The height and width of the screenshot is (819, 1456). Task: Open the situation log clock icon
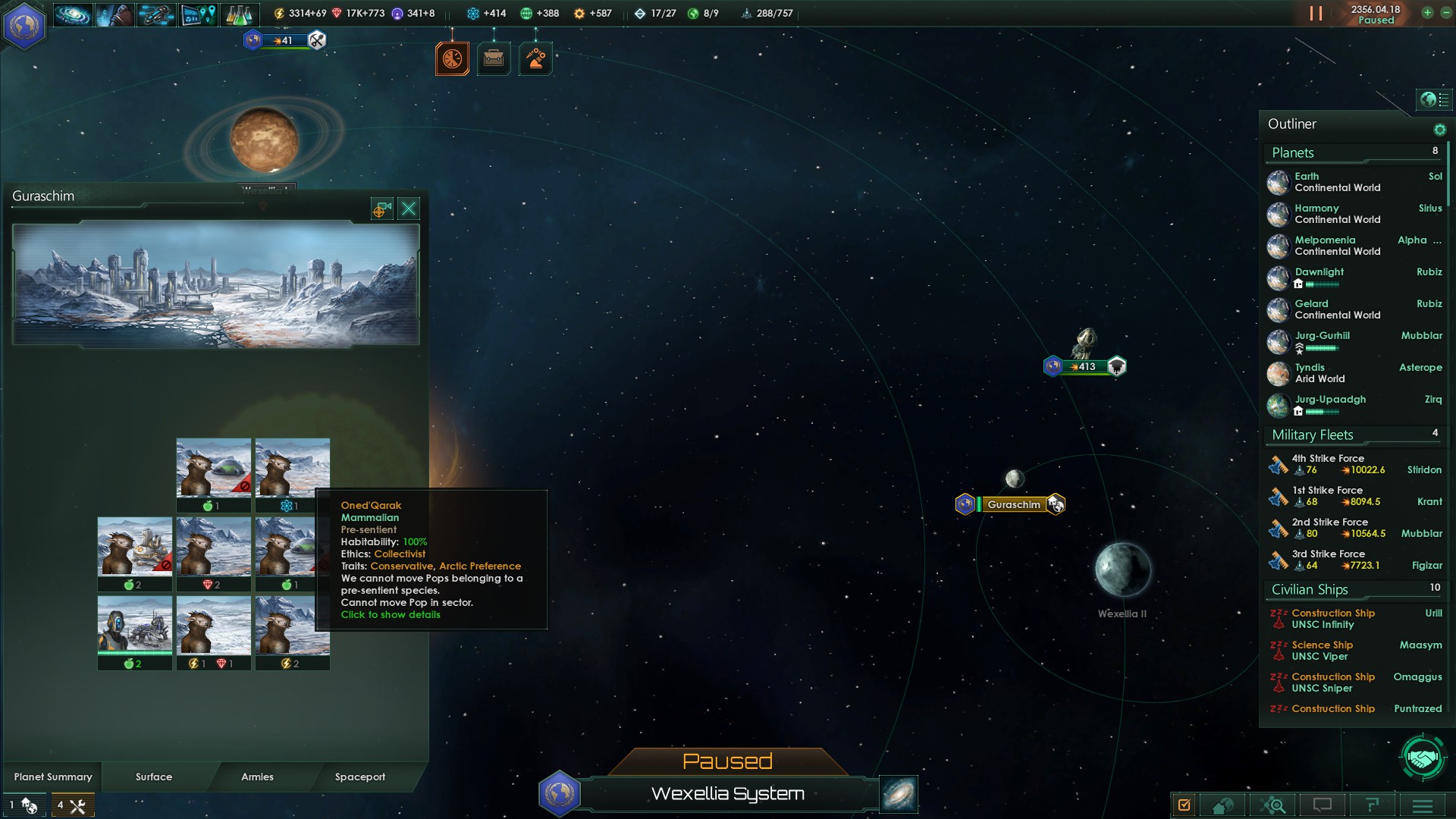452,58
